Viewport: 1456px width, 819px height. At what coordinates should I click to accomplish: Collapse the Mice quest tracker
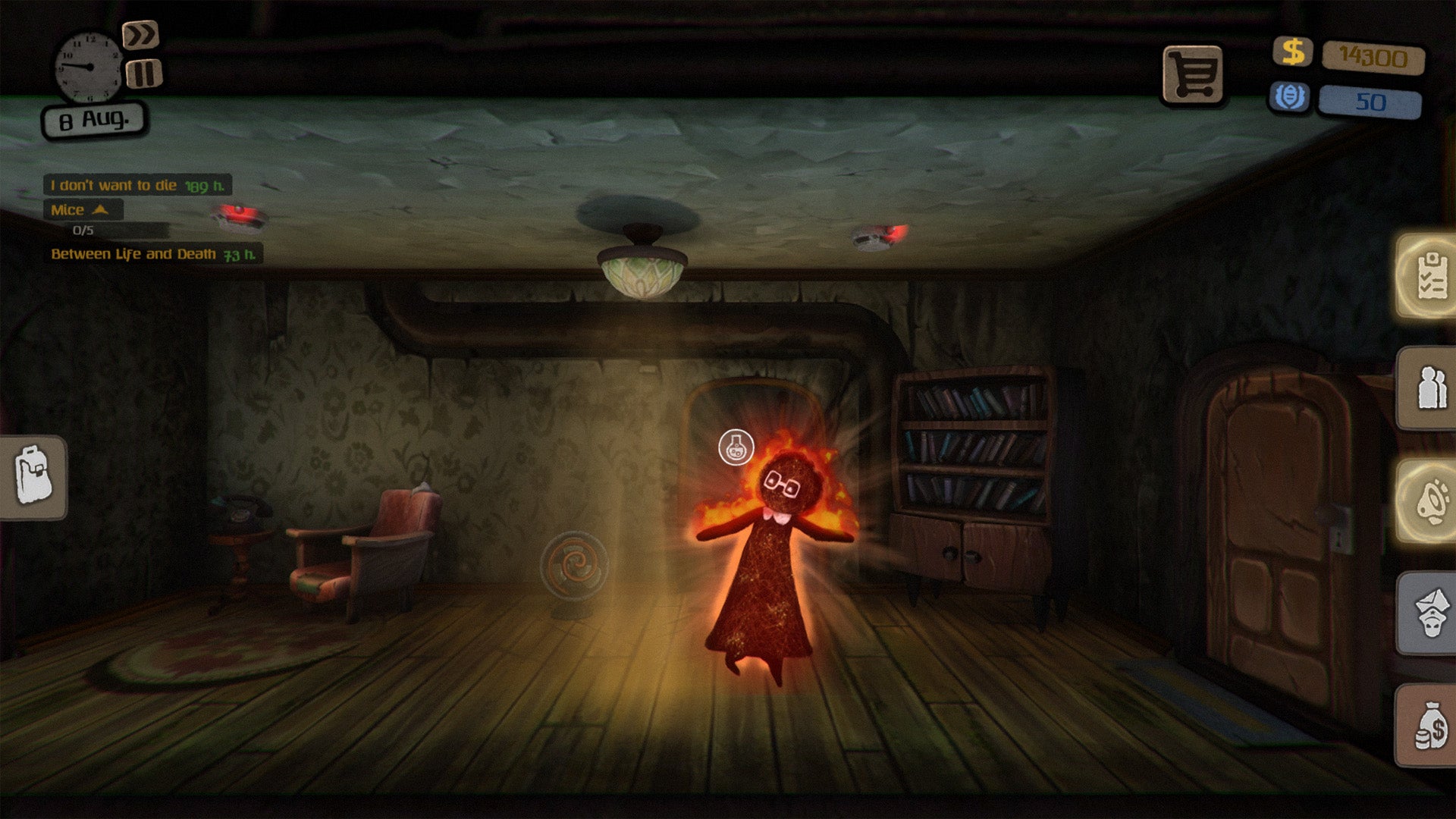click(100, 210)
